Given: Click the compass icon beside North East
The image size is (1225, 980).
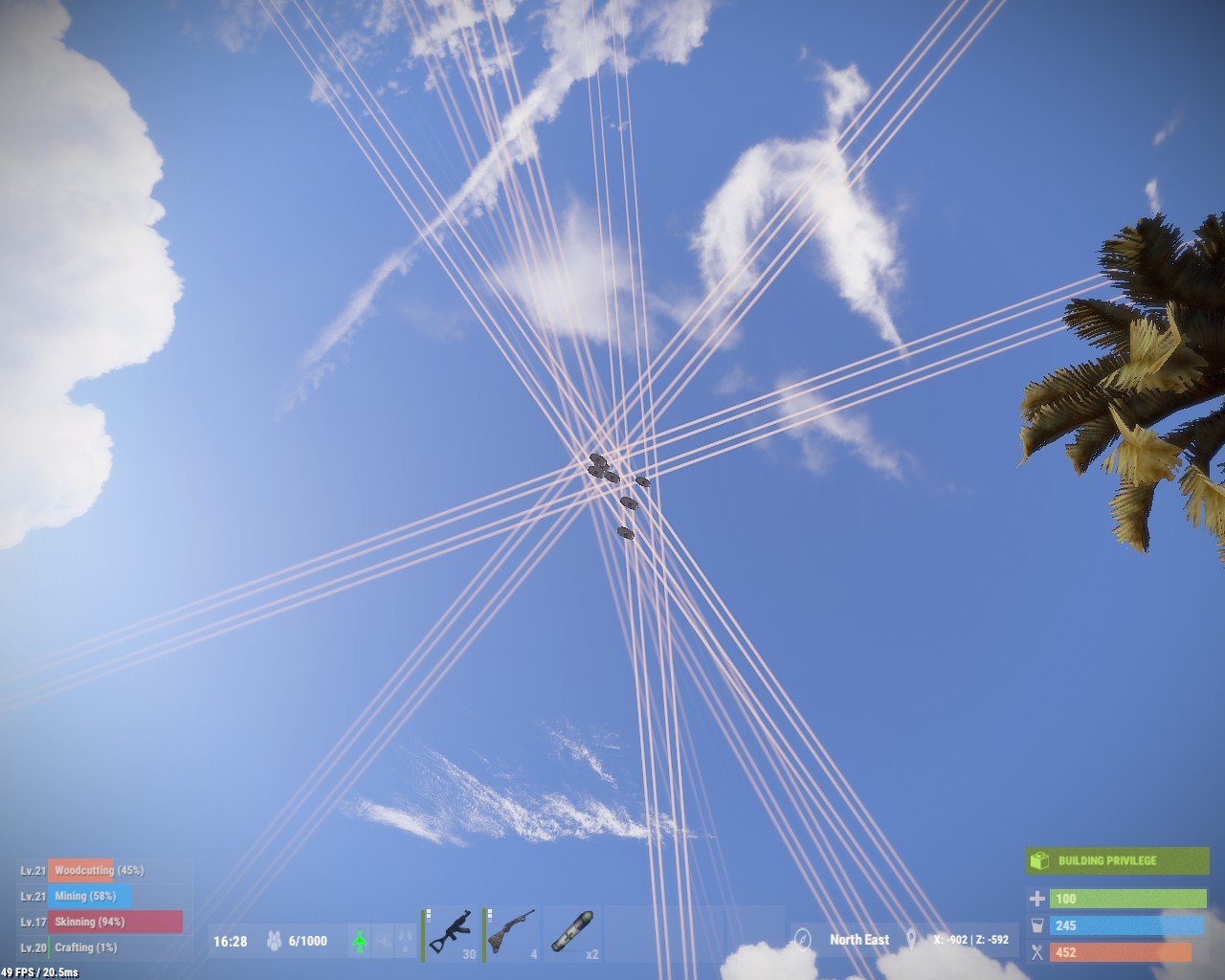Looking at the screenshot, I should (x=803, y=940).
